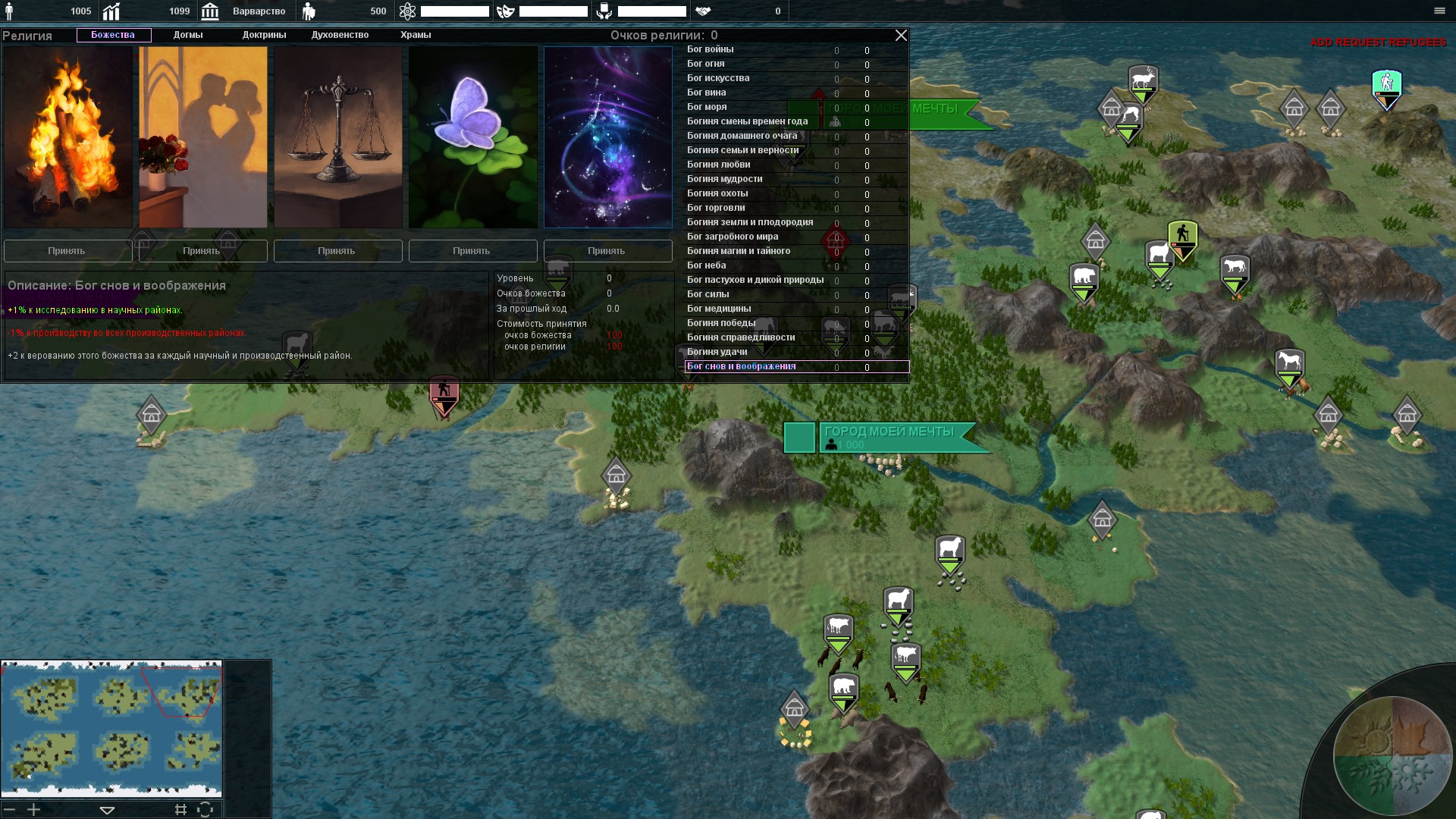Accept the bonfire deity card

tap(67, 251)
